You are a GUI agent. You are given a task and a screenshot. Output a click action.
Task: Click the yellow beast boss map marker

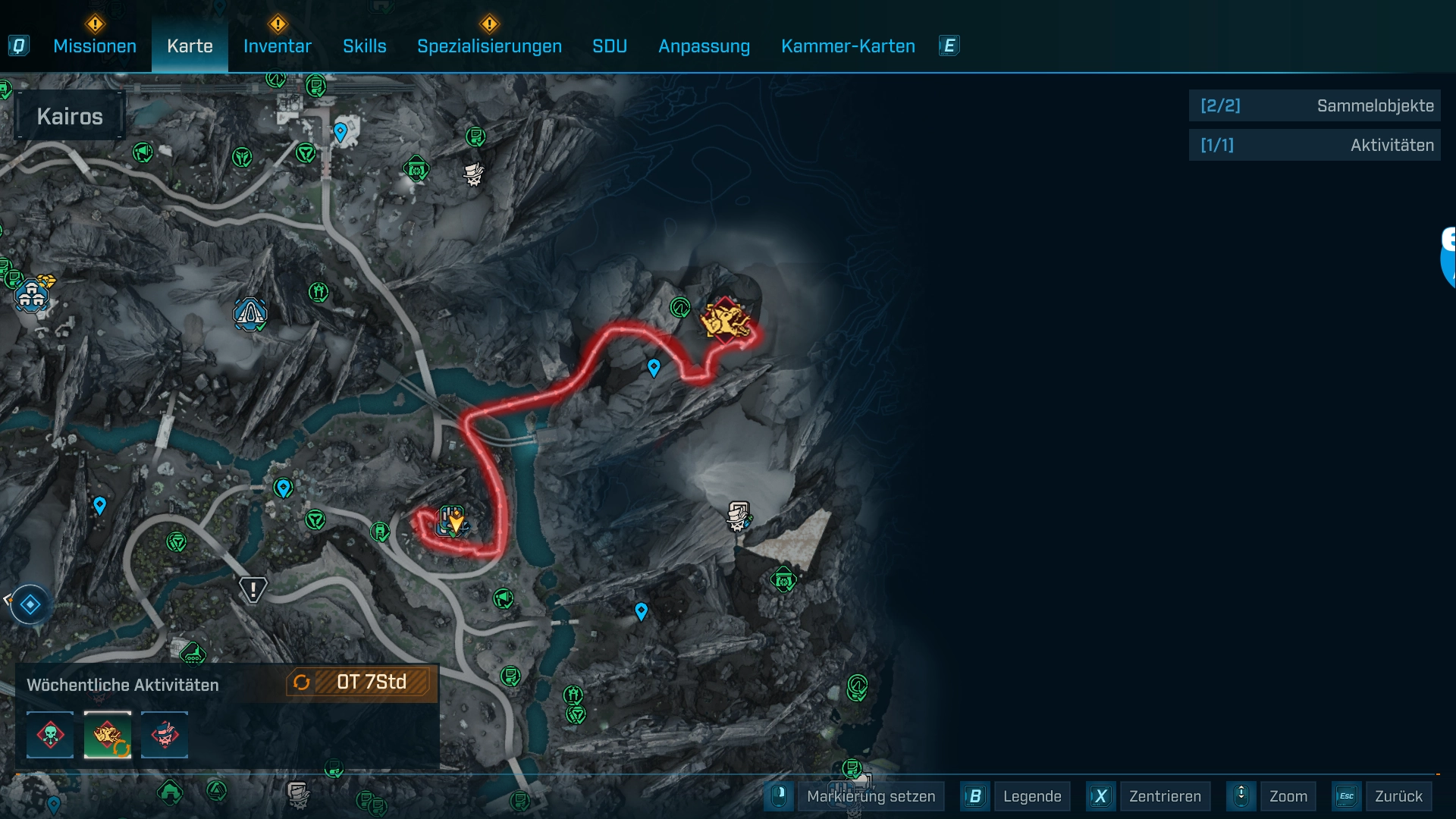tap(726, 320)
